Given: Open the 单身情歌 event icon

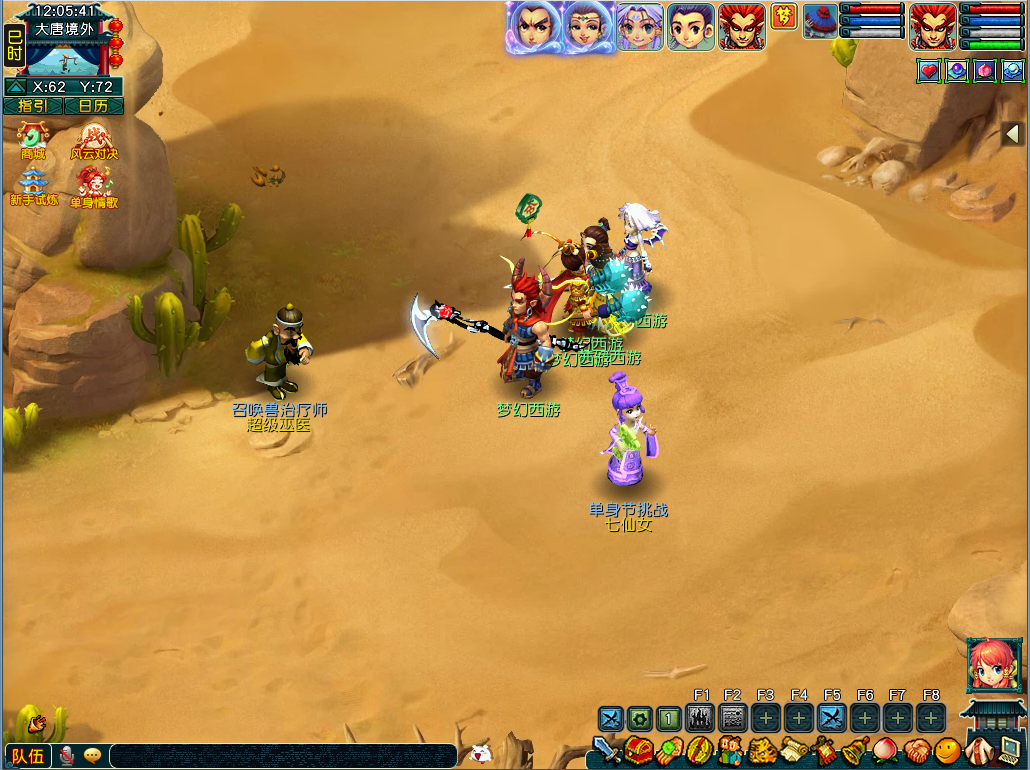Looking at the screenshot, I should (94, 186).
